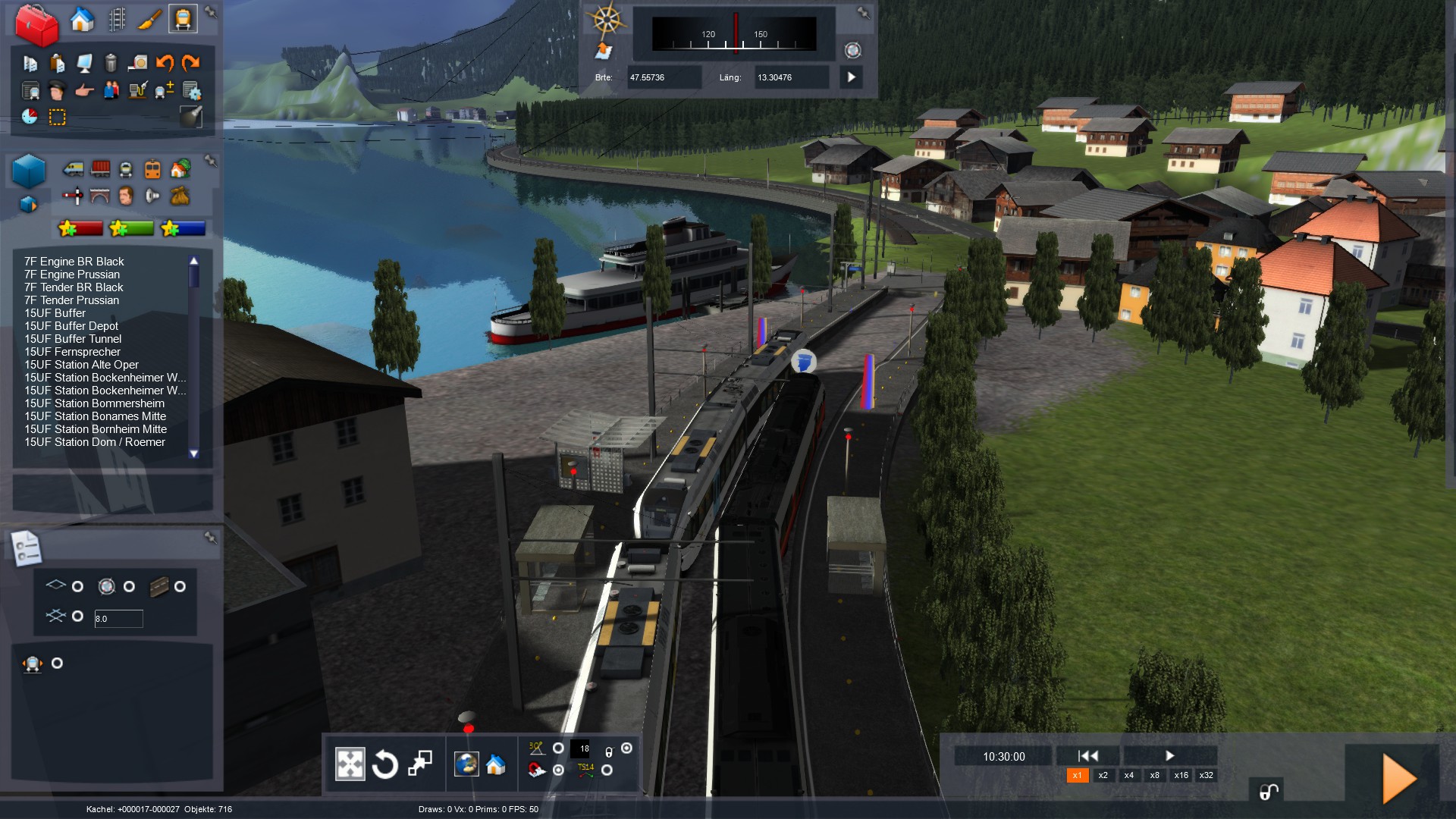Choose the passengers pair tool

(111, 91)
